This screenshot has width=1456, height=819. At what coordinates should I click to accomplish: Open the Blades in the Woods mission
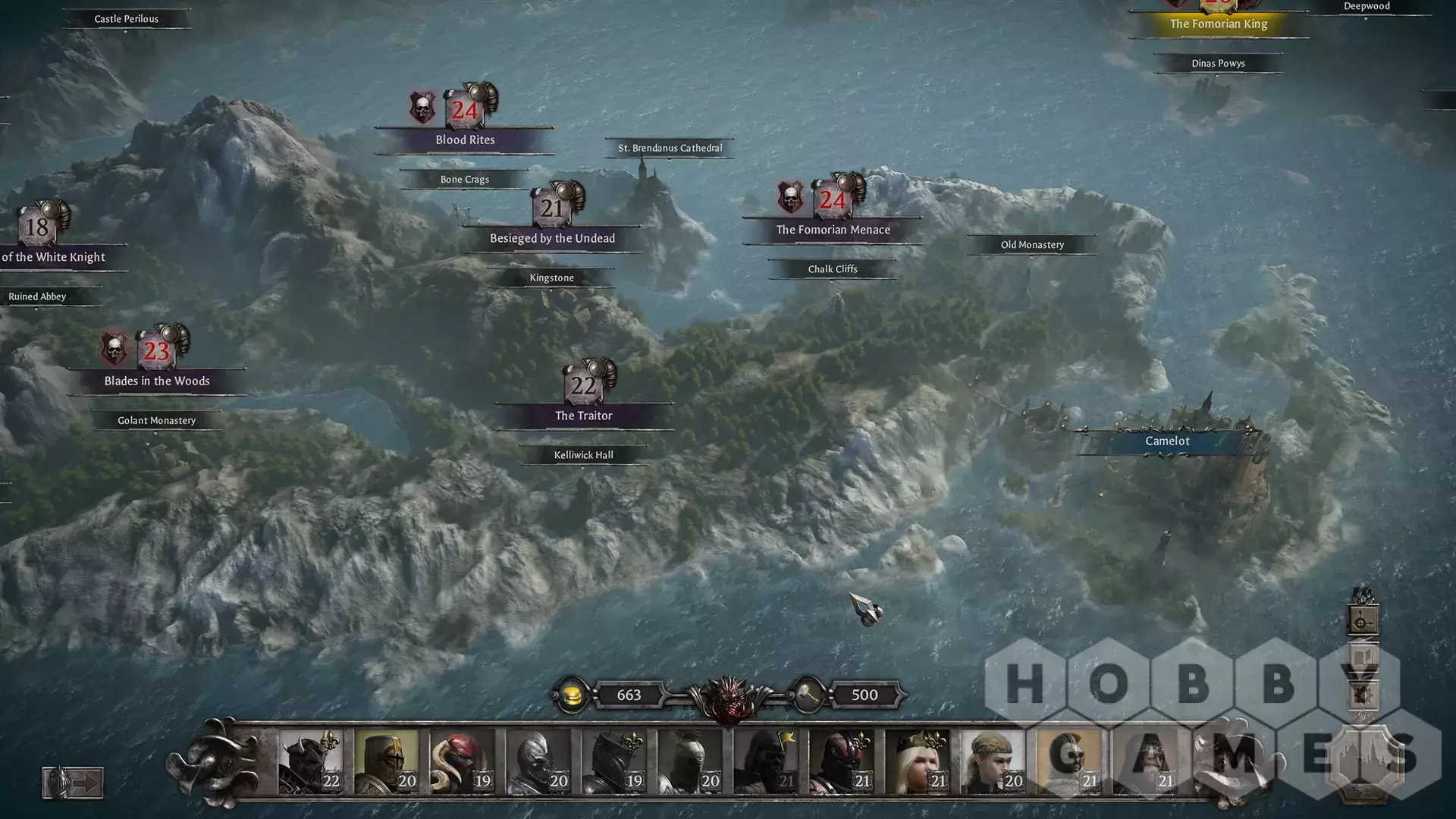point(157,381)
